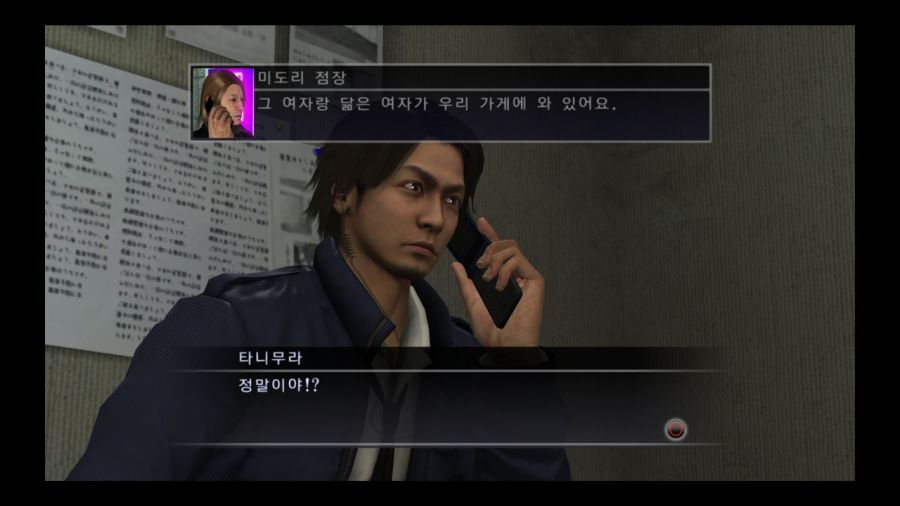The image size is (900, 506).
Task: Select the Midori manager caller portrait
Action: tap(223, 103)
